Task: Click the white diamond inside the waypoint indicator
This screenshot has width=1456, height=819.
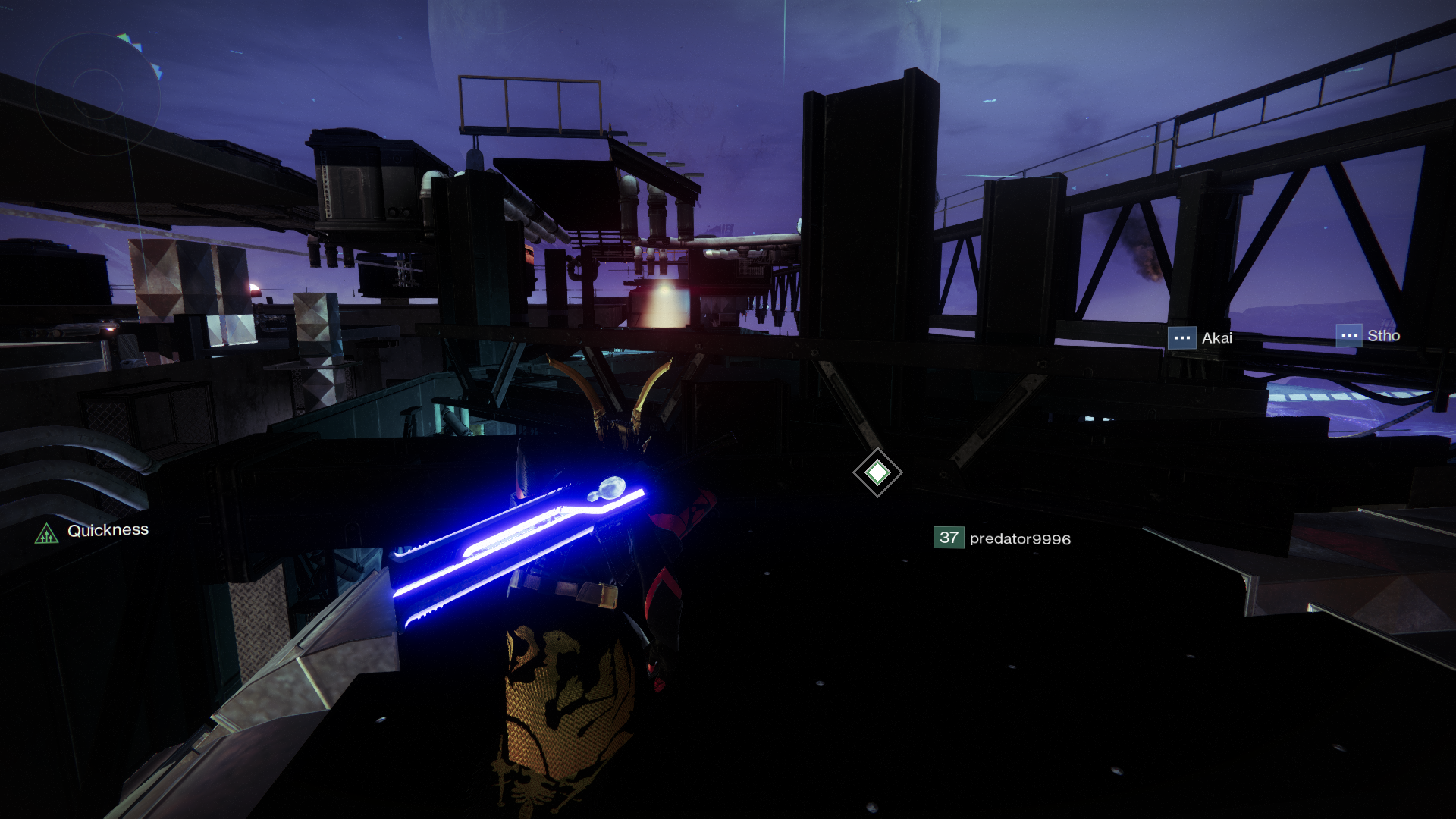Action: (877, 473)
